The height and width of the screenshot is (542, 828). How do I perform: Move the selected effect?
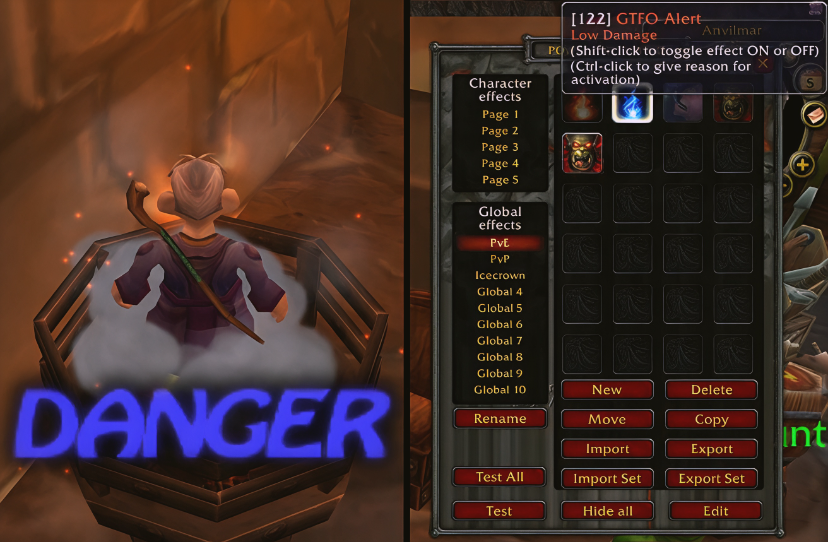coord(607,420)
